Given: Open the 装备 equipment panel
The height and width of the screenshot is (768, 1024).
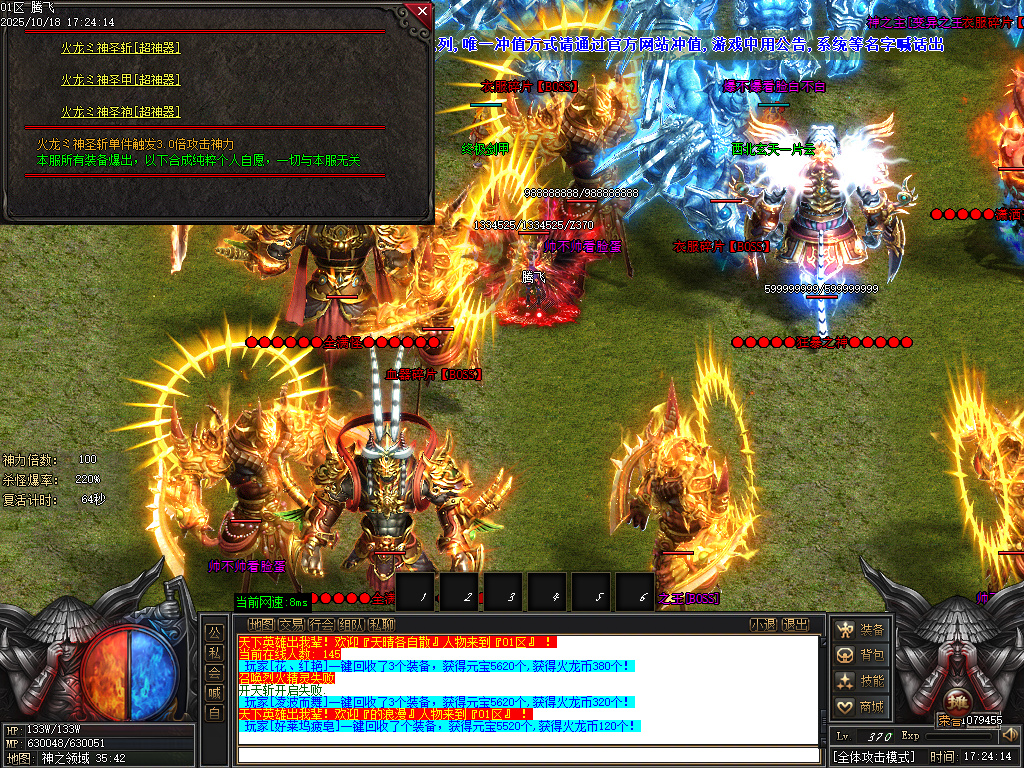Looking at the screenshot, I should (x=861, y=629).
